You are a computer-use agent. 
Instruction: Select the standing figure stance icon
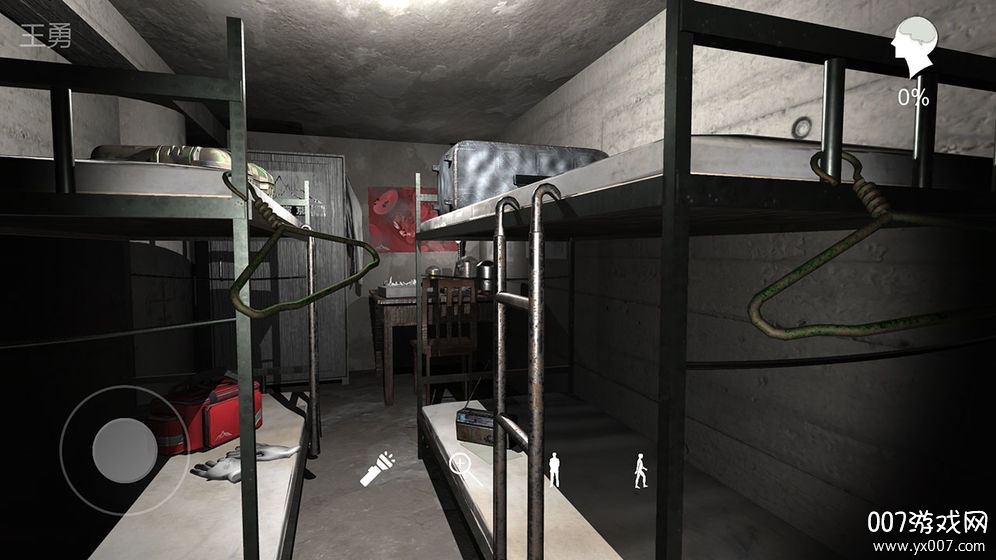(555, 469)
